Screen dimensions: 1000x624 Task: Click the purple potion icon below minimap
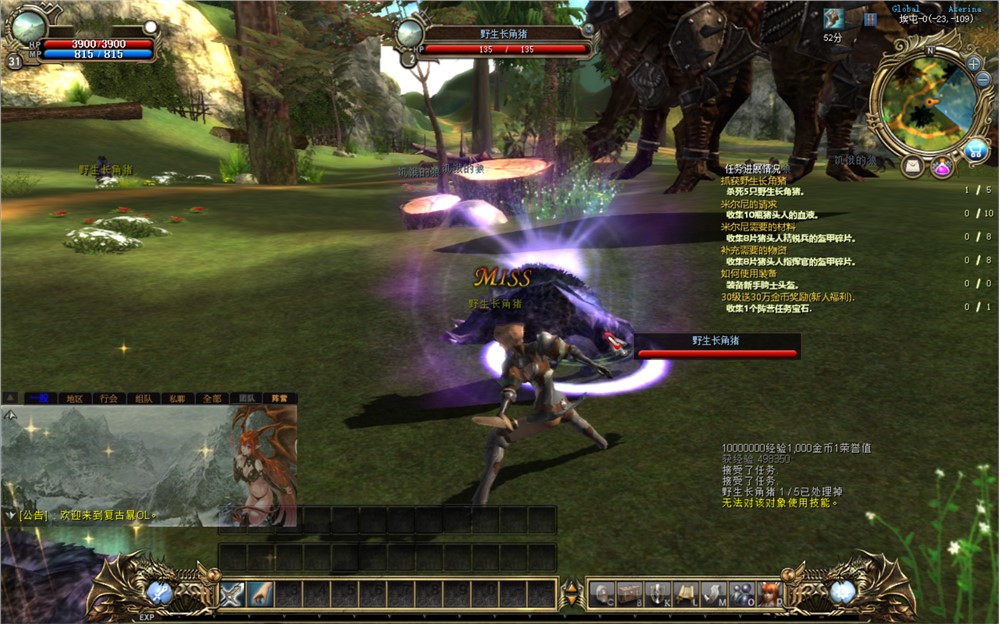942,167
